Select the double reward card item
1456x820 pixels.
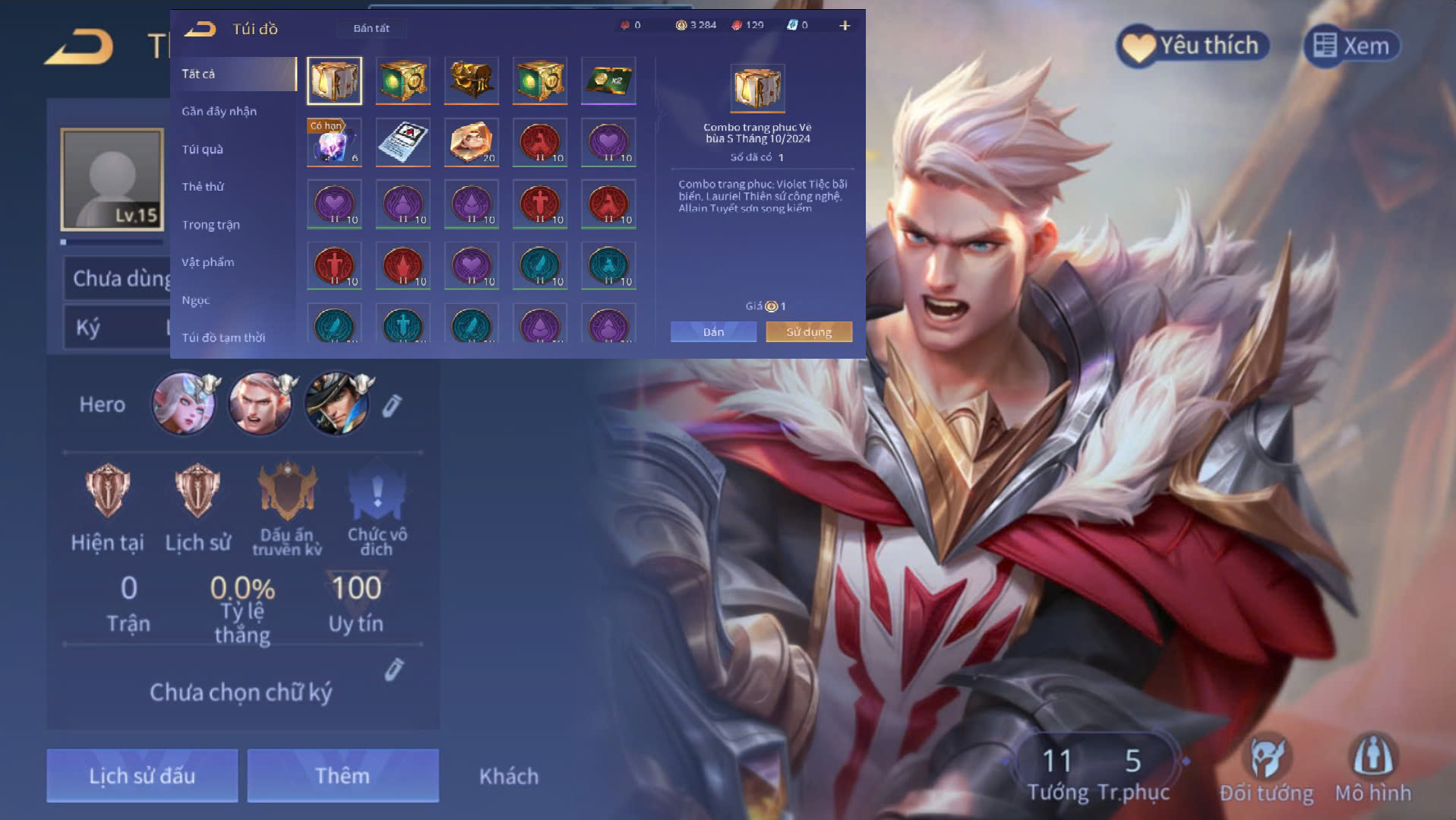point(608,80)
